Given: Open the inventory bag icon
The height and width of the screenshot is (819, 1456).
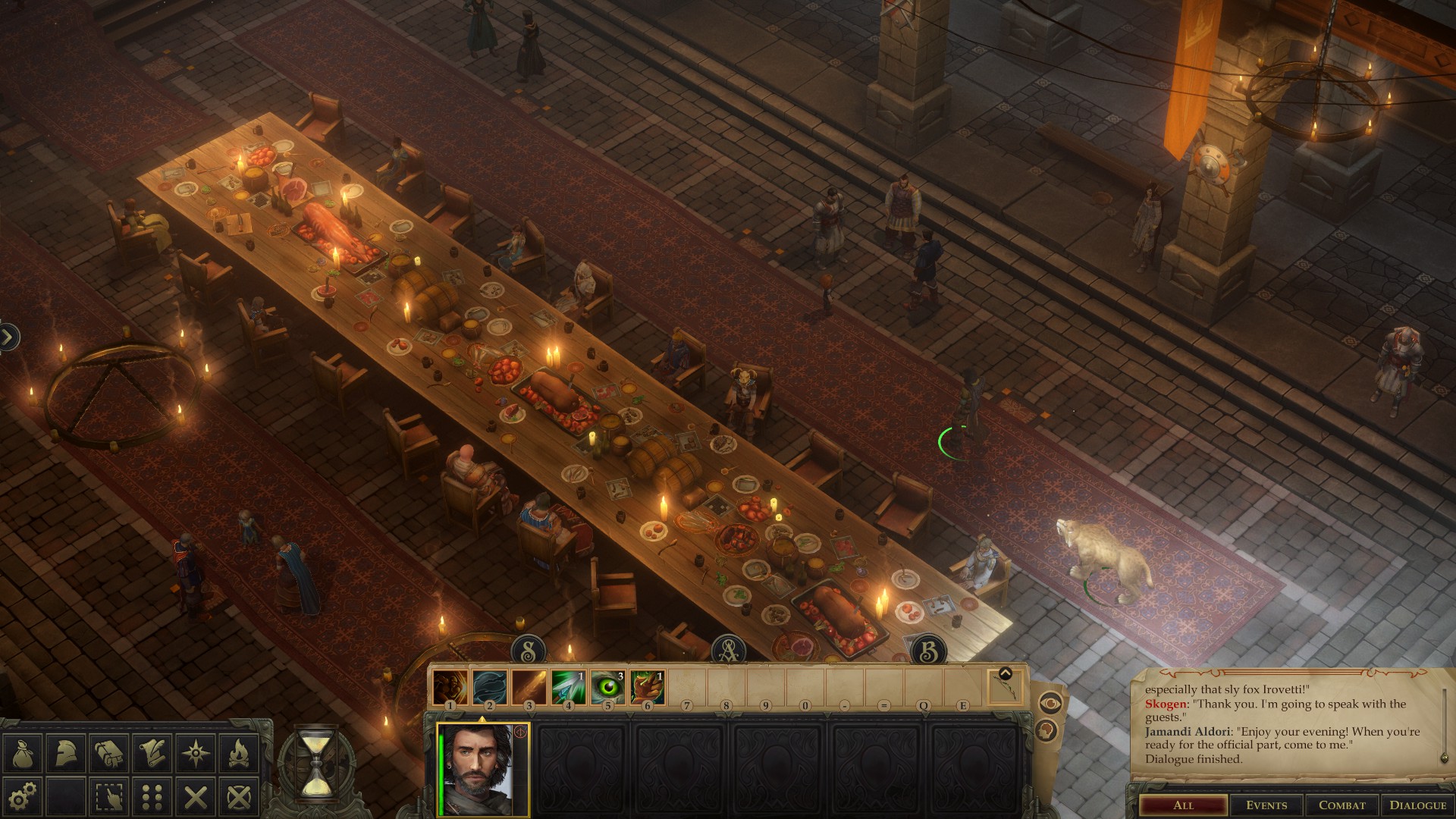Looking at the screenshot, I should (x=23, y=754).
